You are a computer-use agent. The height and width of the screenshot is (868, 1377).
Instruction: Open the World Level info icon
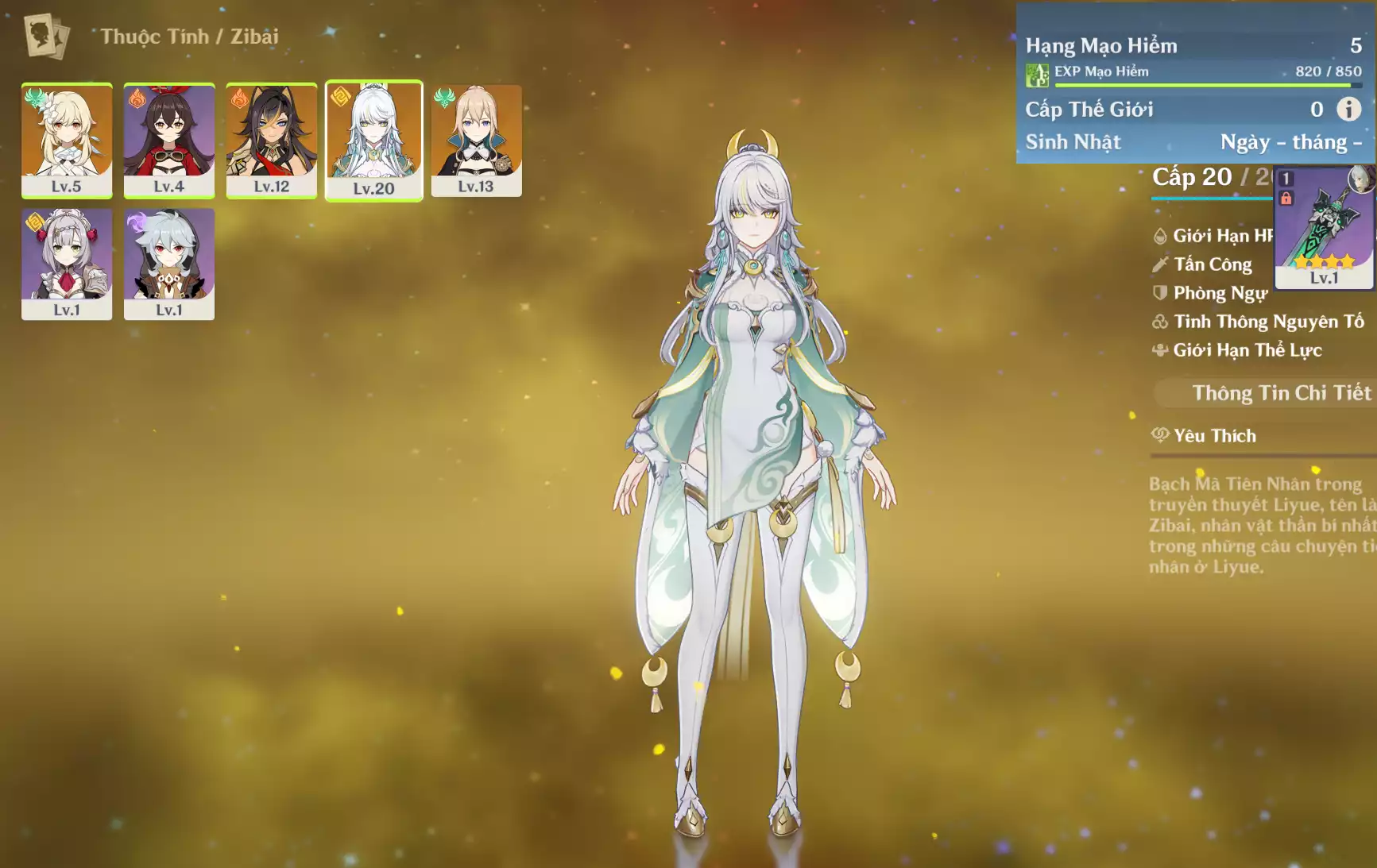coord(1348,109)
